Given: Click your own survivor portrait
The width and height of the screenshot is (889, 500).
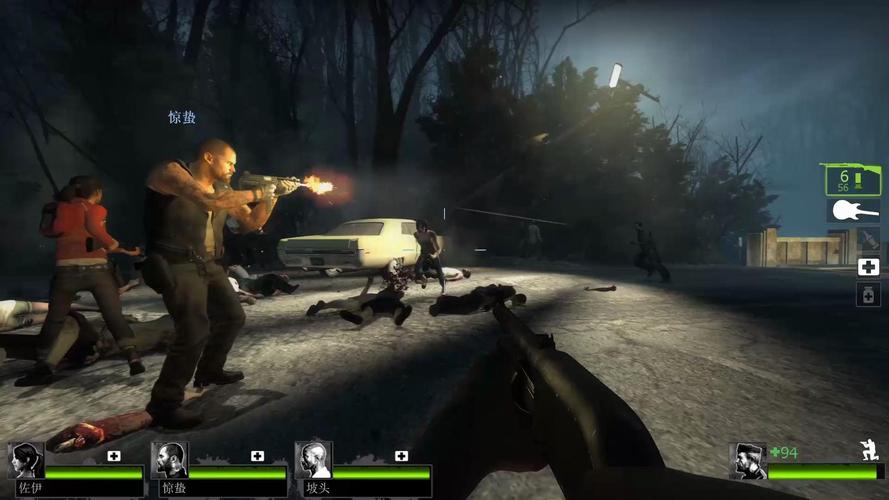Looking at the screenshot, I should (x=748, y=461).
